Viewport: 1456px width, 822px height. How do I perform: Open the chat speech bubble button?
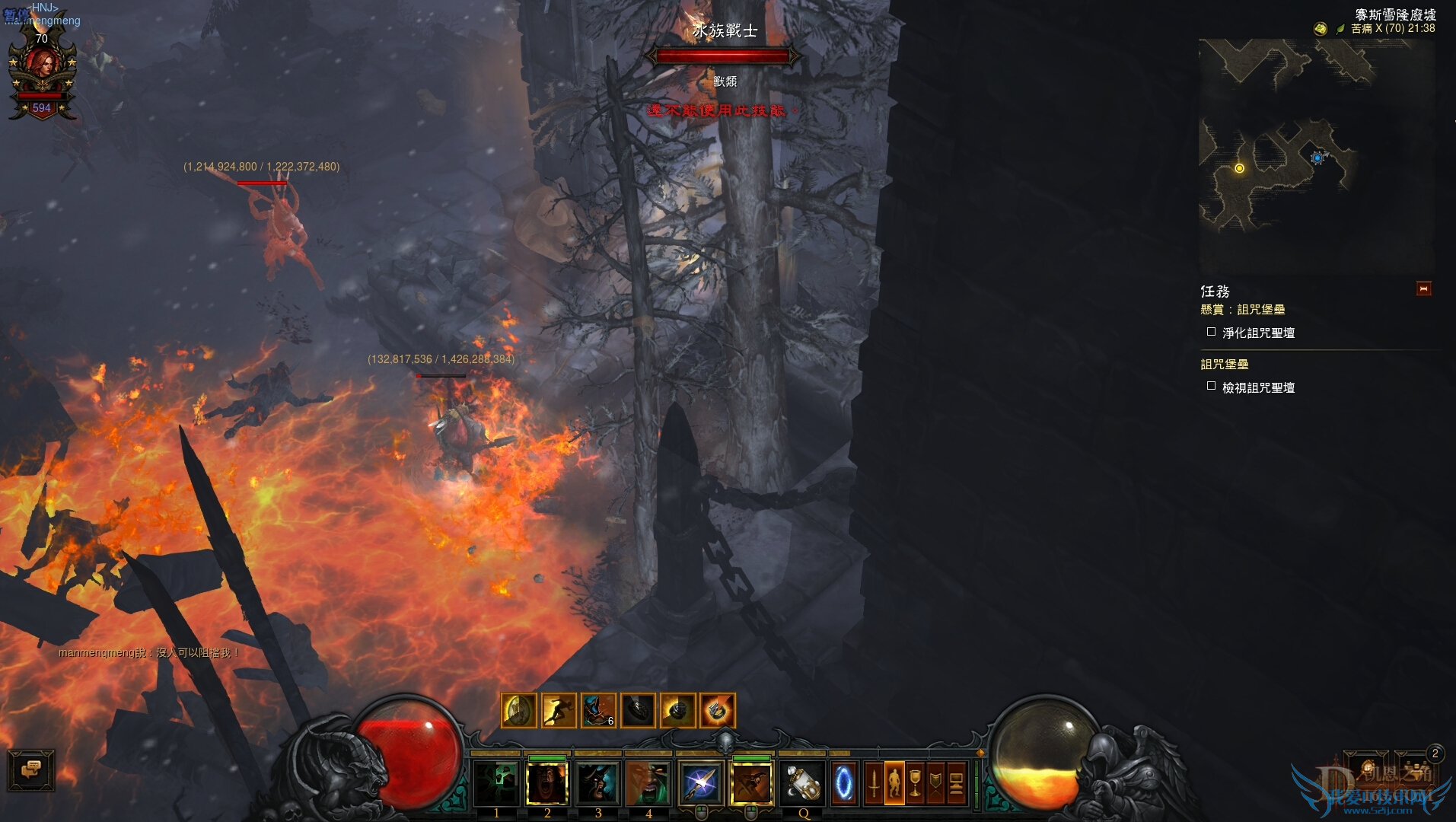[31, 770]
